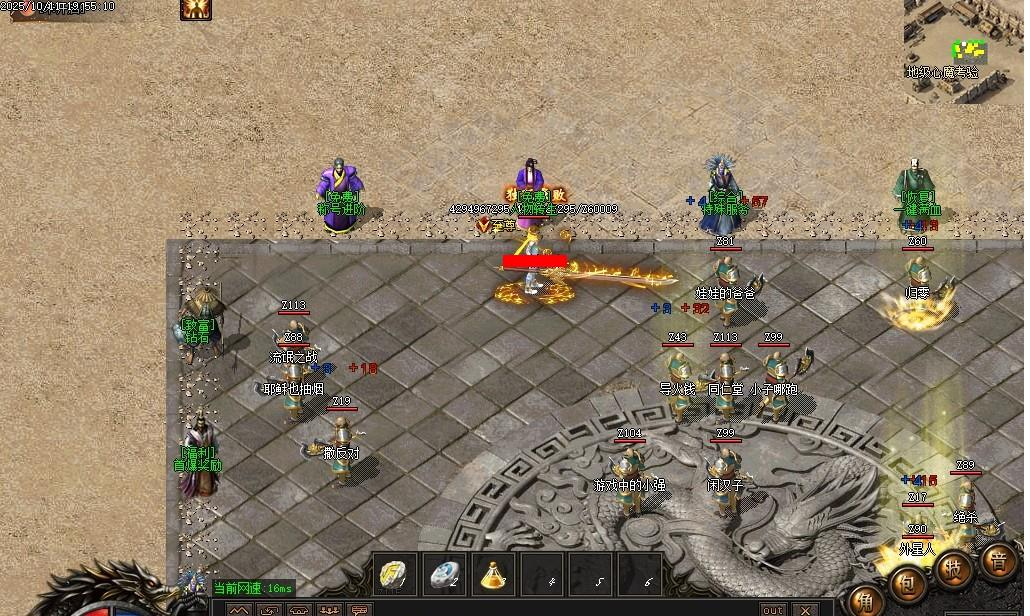Click the 'out' button on chat bar
The height and width of the screenshot is (616, 1030).
click(x=773, y=609)
